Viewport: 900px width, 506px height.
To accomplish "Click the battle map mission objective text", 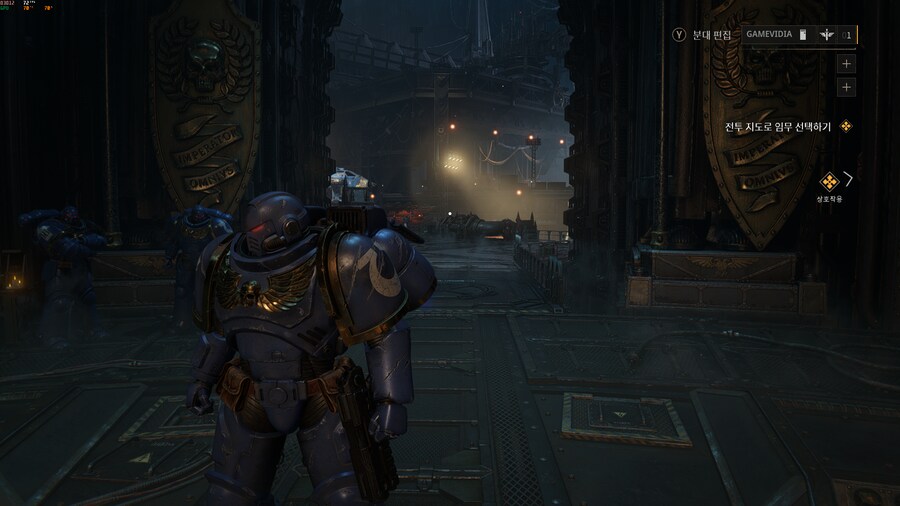I will [778, 127].
